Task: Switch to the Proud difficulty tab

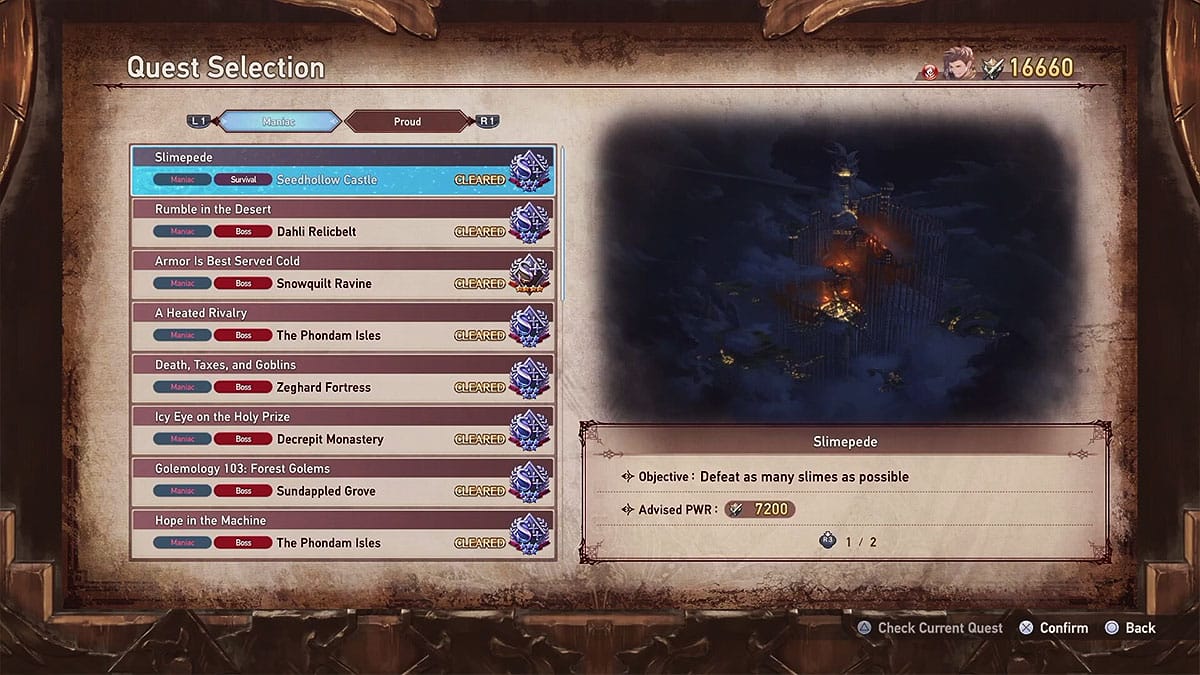Action: pos(407,122)
